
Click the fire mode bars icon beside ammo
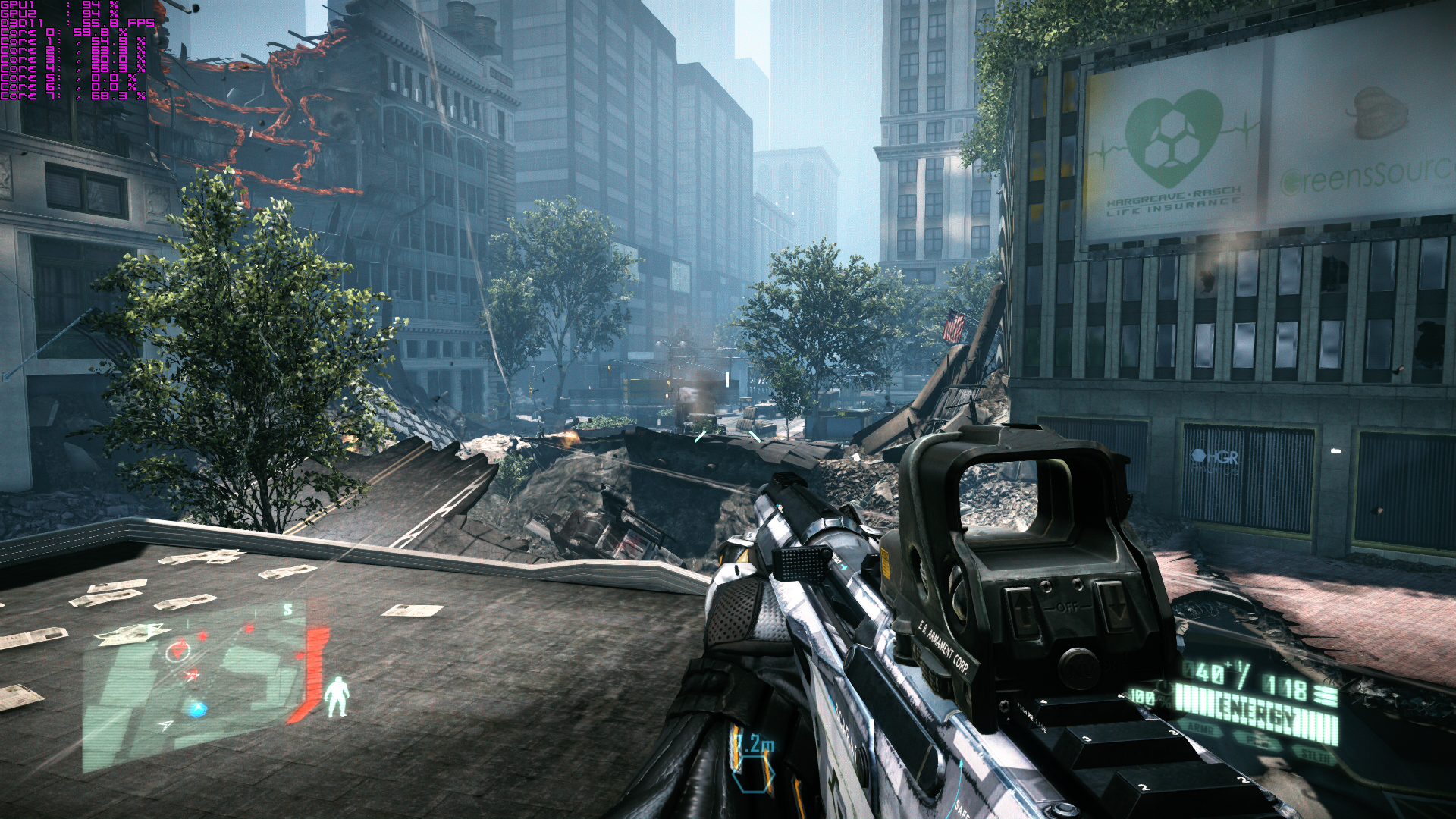coord(1326,695)
